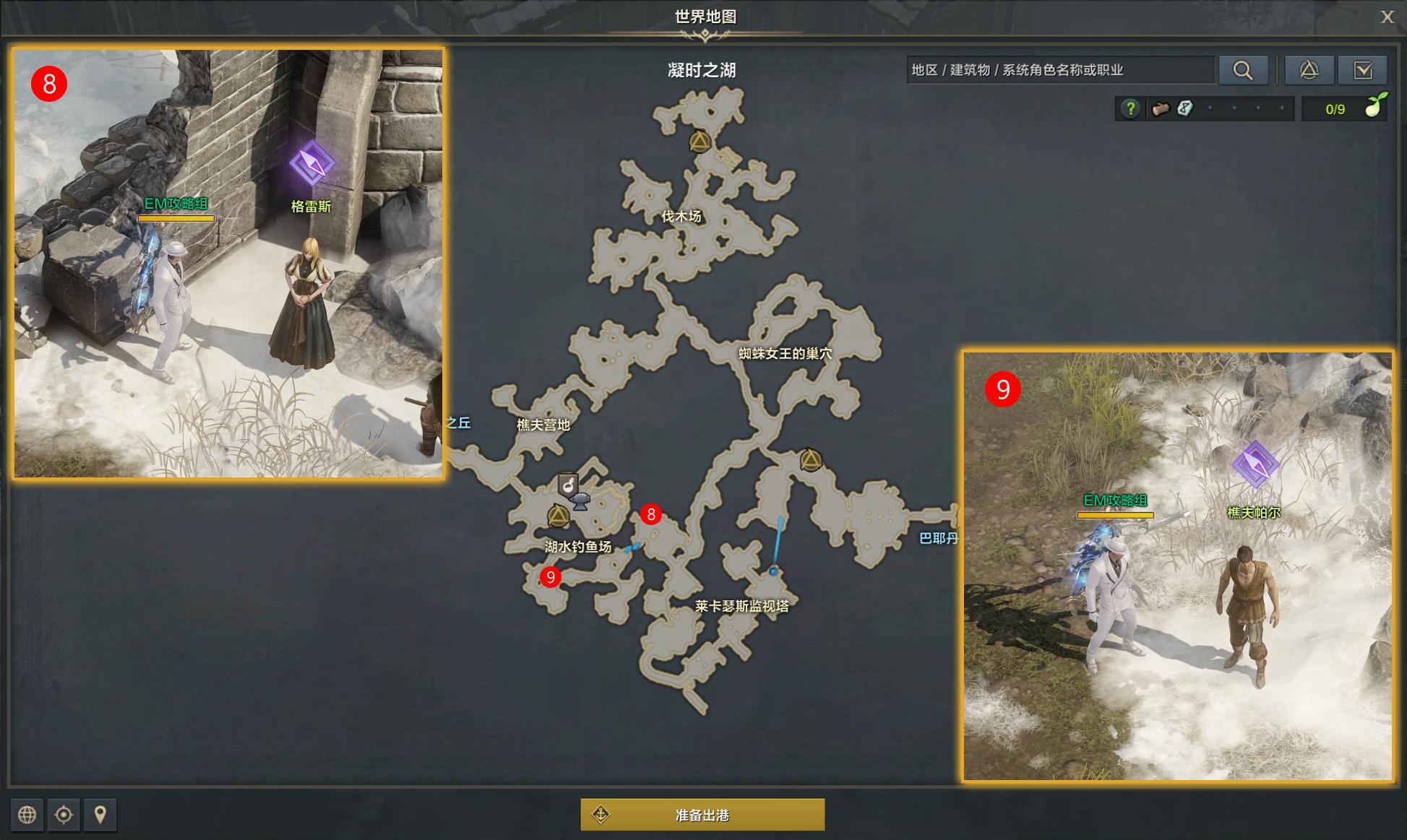Select the rune stone collectible icon
This screenshot has width=1407, height=840.
pyautogui.click(x=1185, y=109)
